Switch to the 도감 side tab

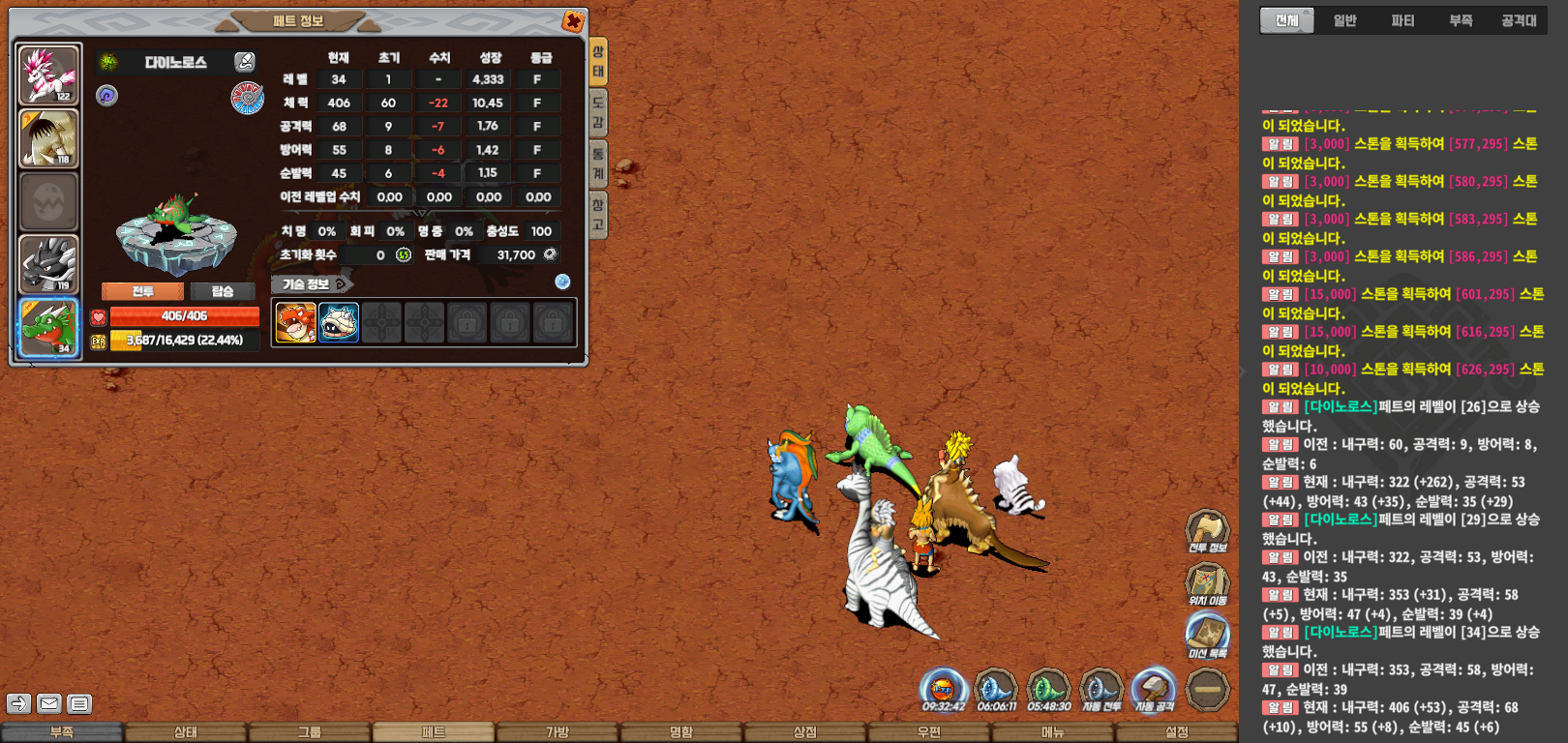598,111
